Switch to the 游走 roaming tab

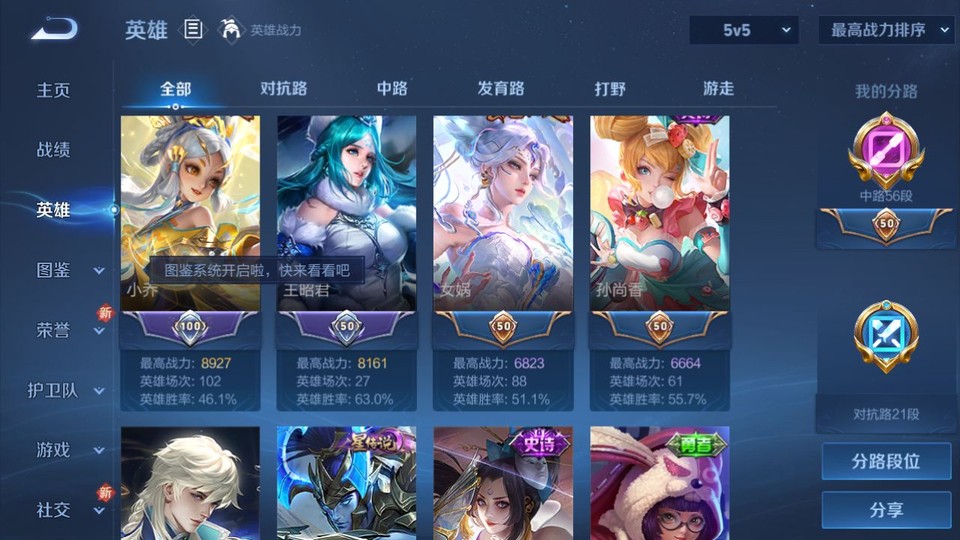click(718, 88)
